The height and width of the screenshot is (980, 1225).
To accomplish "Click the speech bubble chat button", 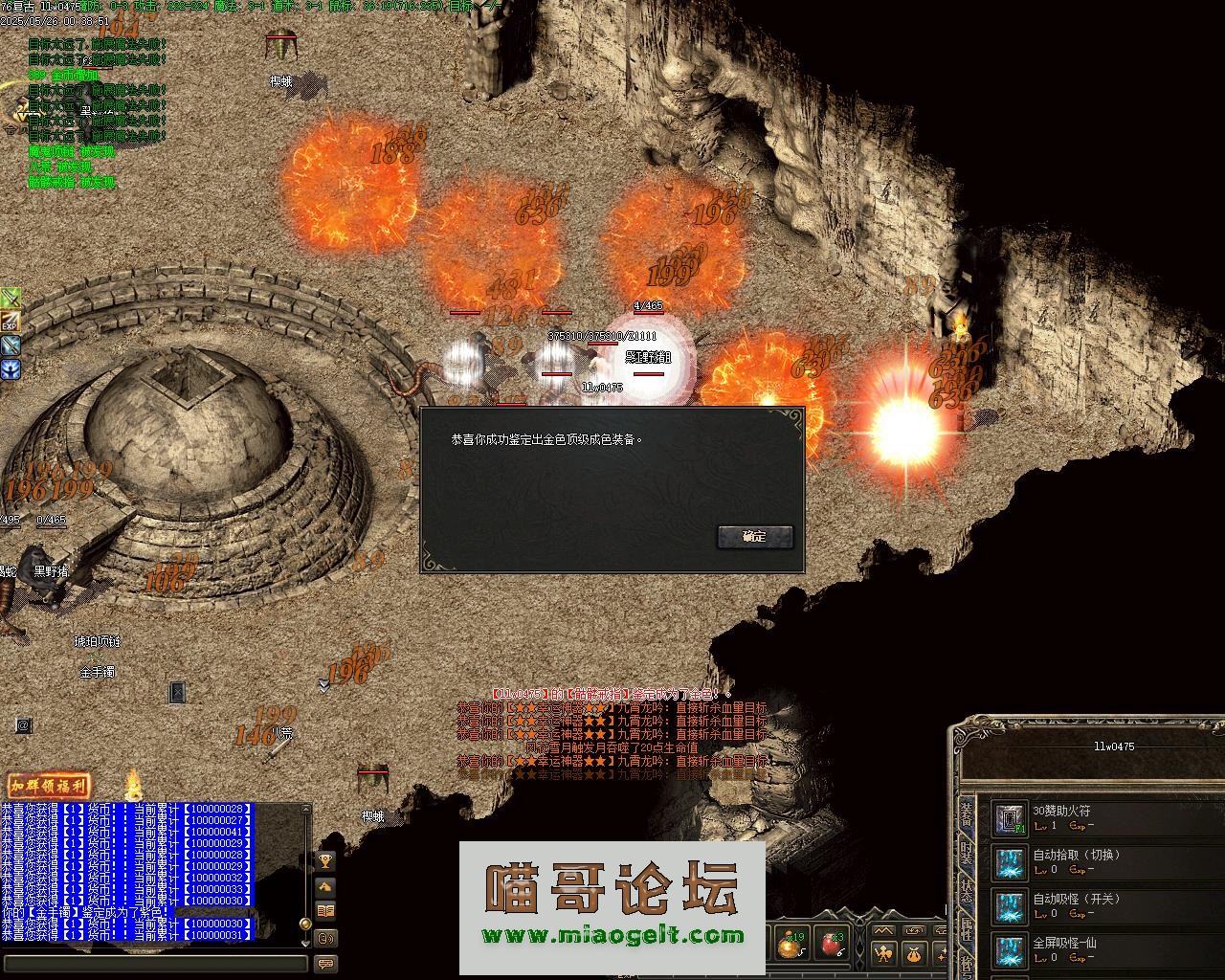I will click(325, 964).
